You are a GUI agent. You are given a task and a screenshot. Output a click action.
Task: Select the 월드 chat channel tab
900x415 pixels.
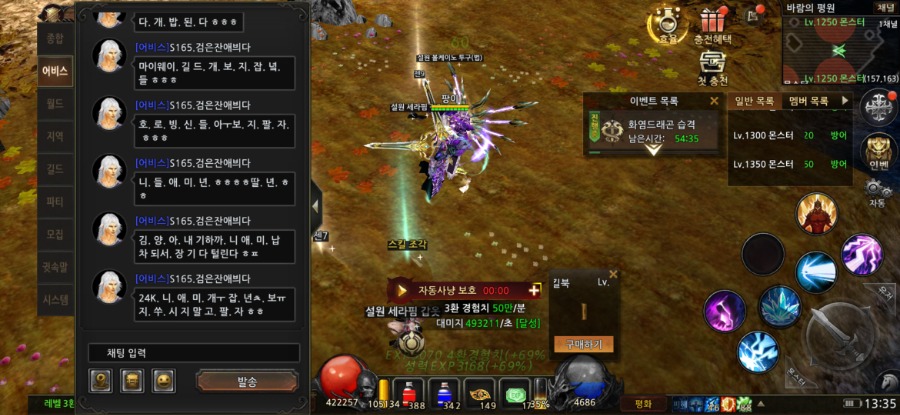(54, 102)
